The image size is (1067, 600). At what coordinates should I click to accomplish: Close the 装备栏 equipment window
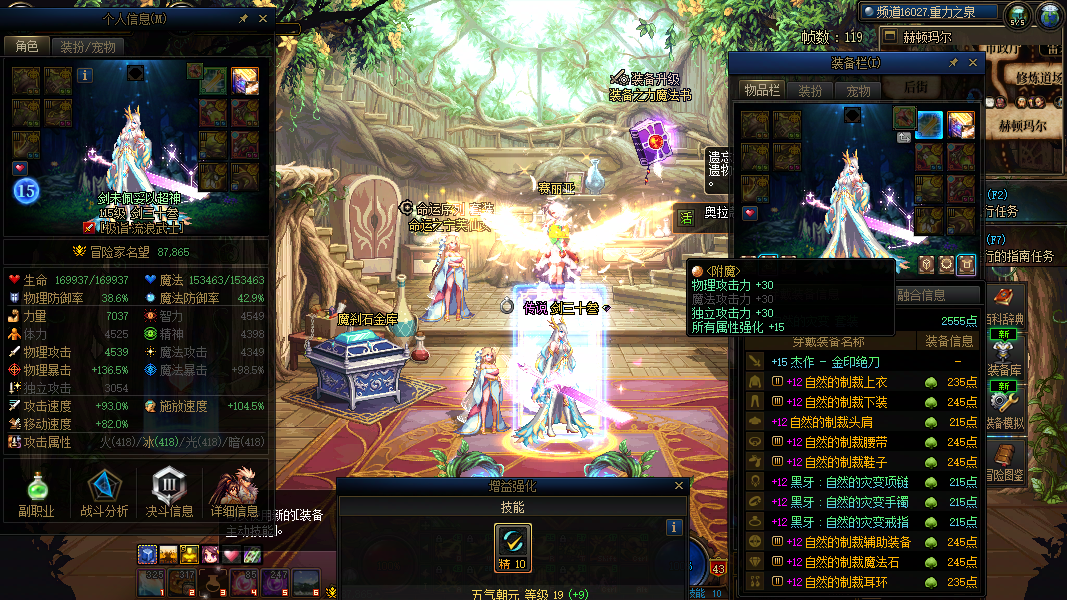tap(973, 63)
